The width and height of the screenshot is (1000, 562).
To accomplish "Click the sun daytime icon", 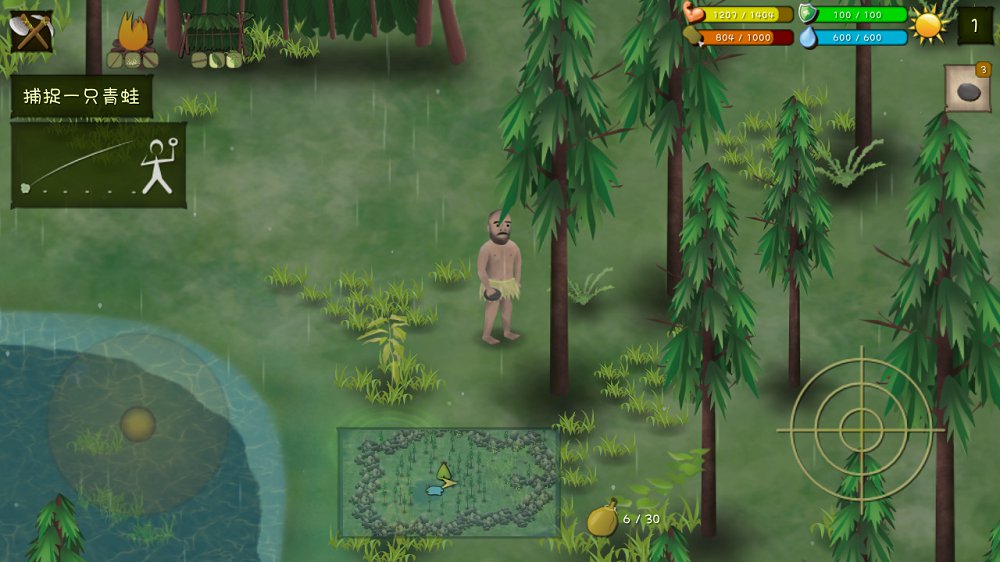I will pyautogui.click(x=929, y=25).
